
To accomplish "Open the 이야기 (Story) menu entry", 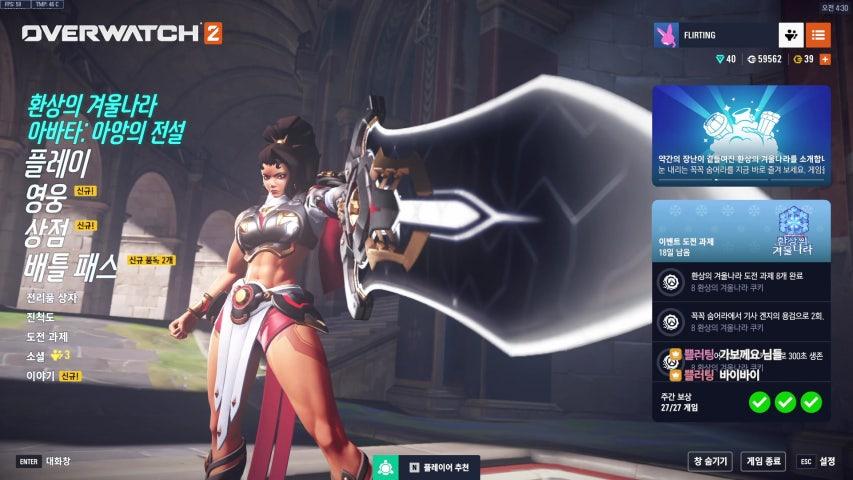I will [40, 376].
